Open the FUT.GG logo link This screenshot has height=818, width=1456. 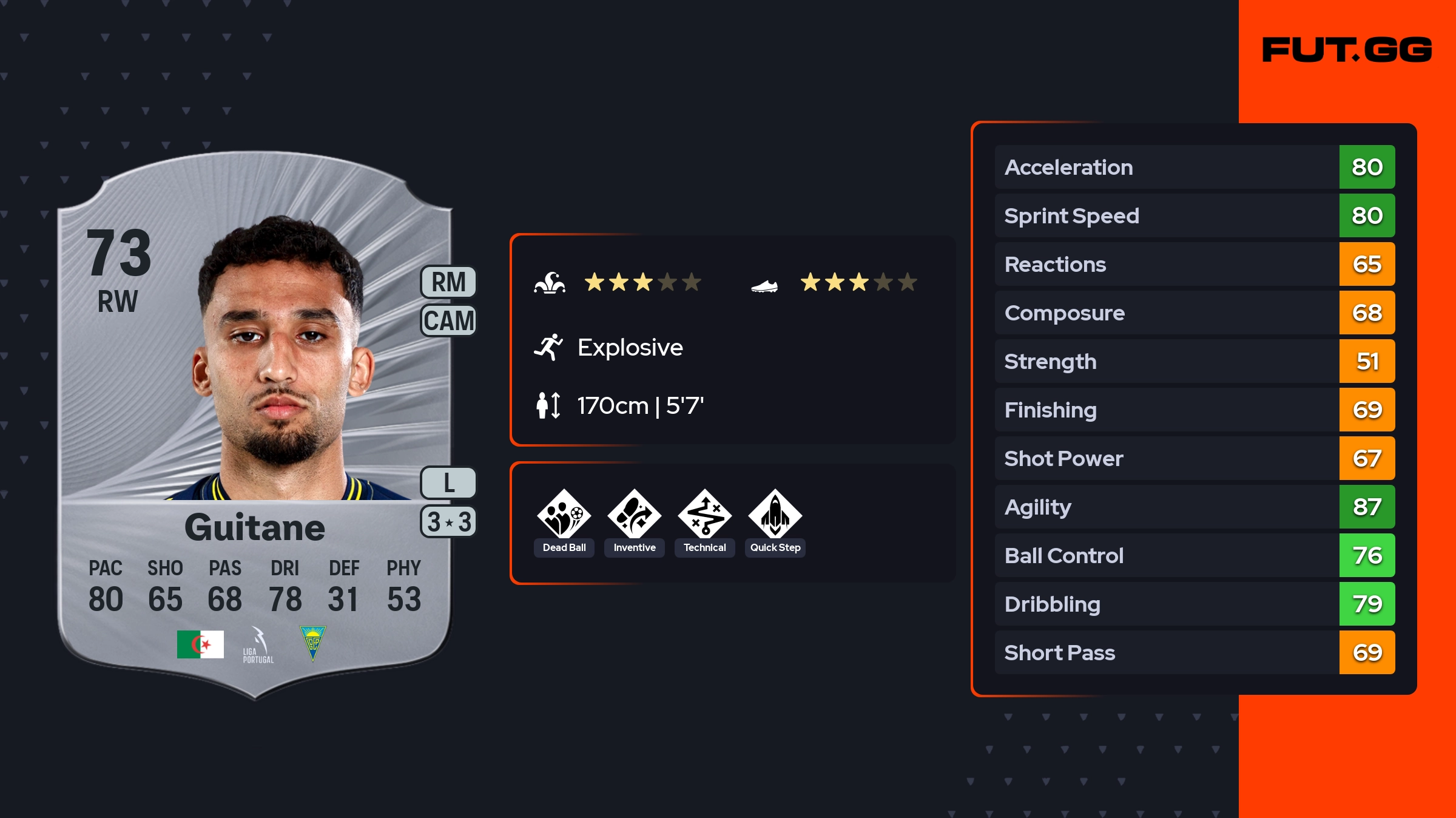(1347, 50)
